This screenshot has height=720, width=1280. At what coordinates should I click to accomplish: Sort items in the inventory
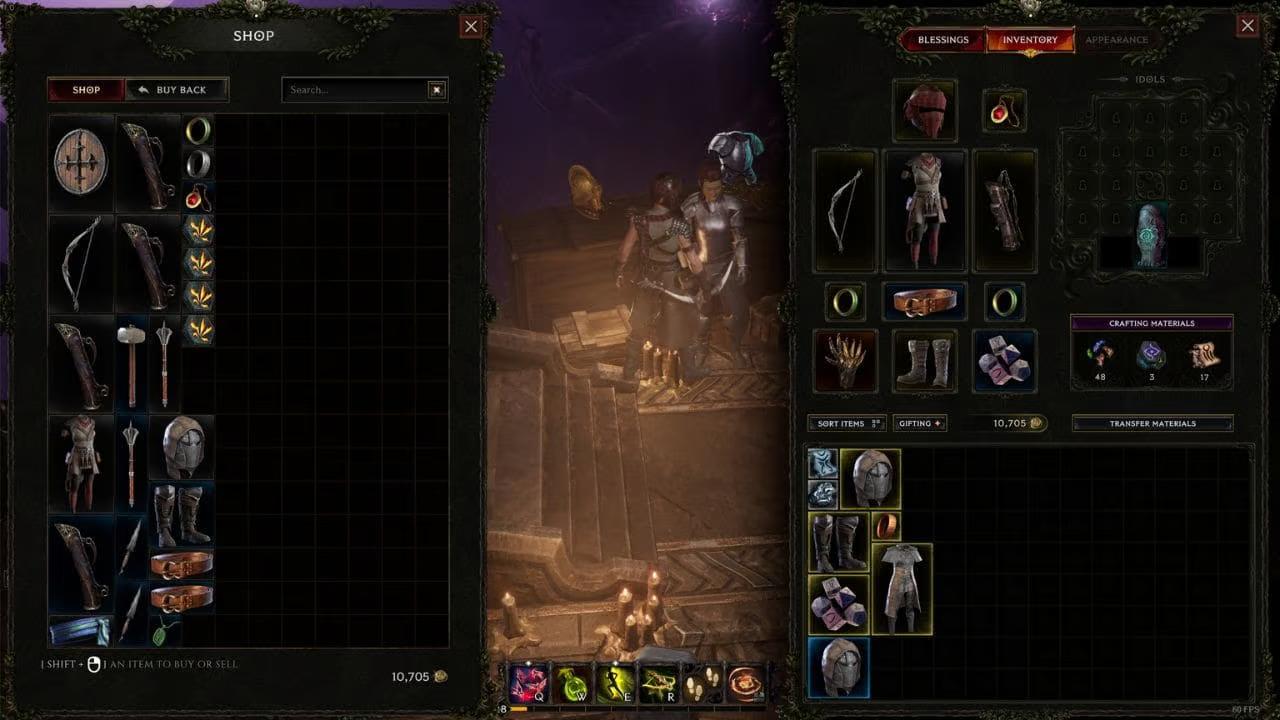847,424
